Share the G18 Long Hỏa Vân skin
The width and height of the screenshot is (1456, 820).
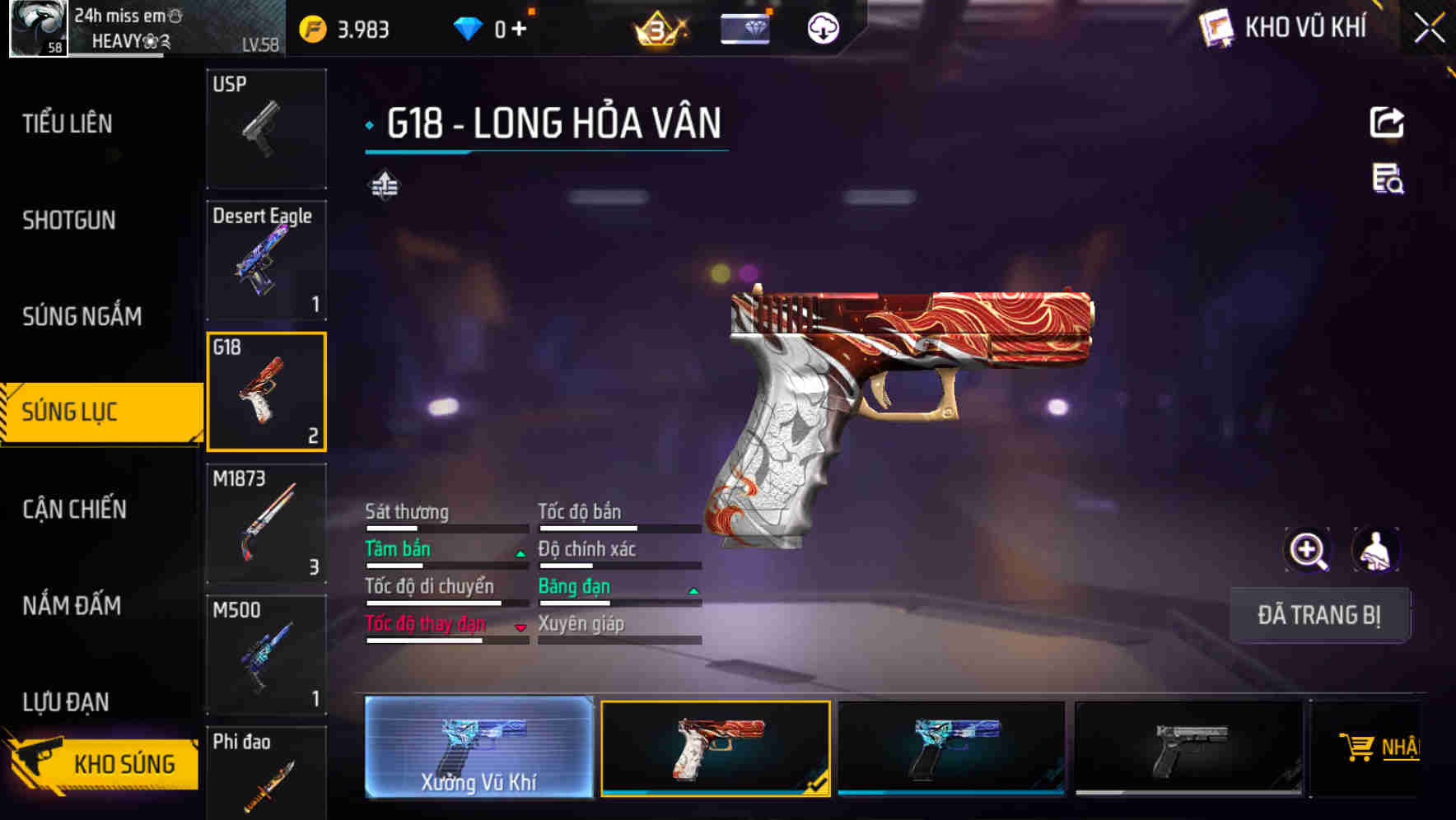(1387, 123)
